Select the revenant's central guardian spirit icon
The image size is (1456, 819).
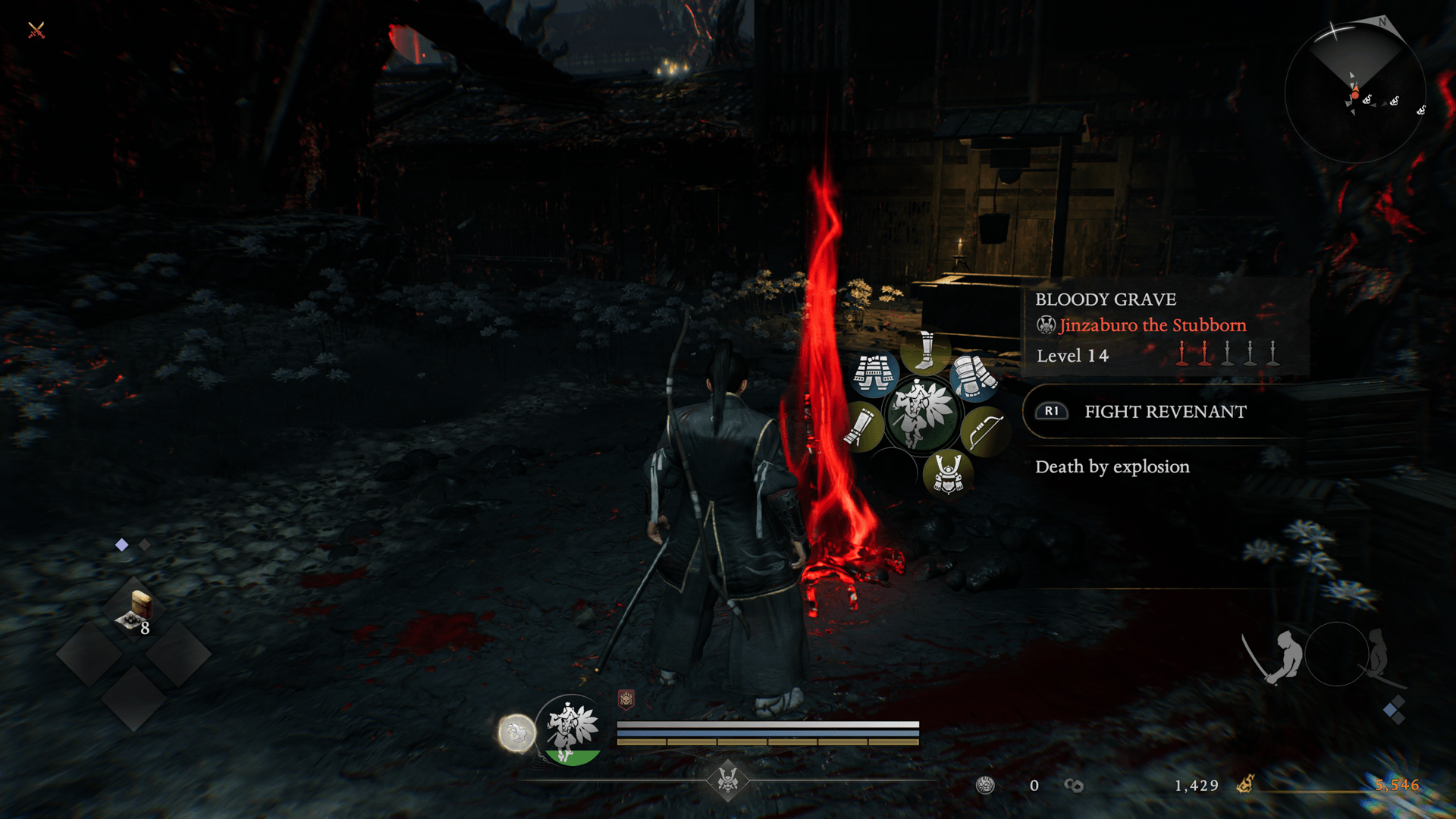pyautogui.click(x=921, y=414)
